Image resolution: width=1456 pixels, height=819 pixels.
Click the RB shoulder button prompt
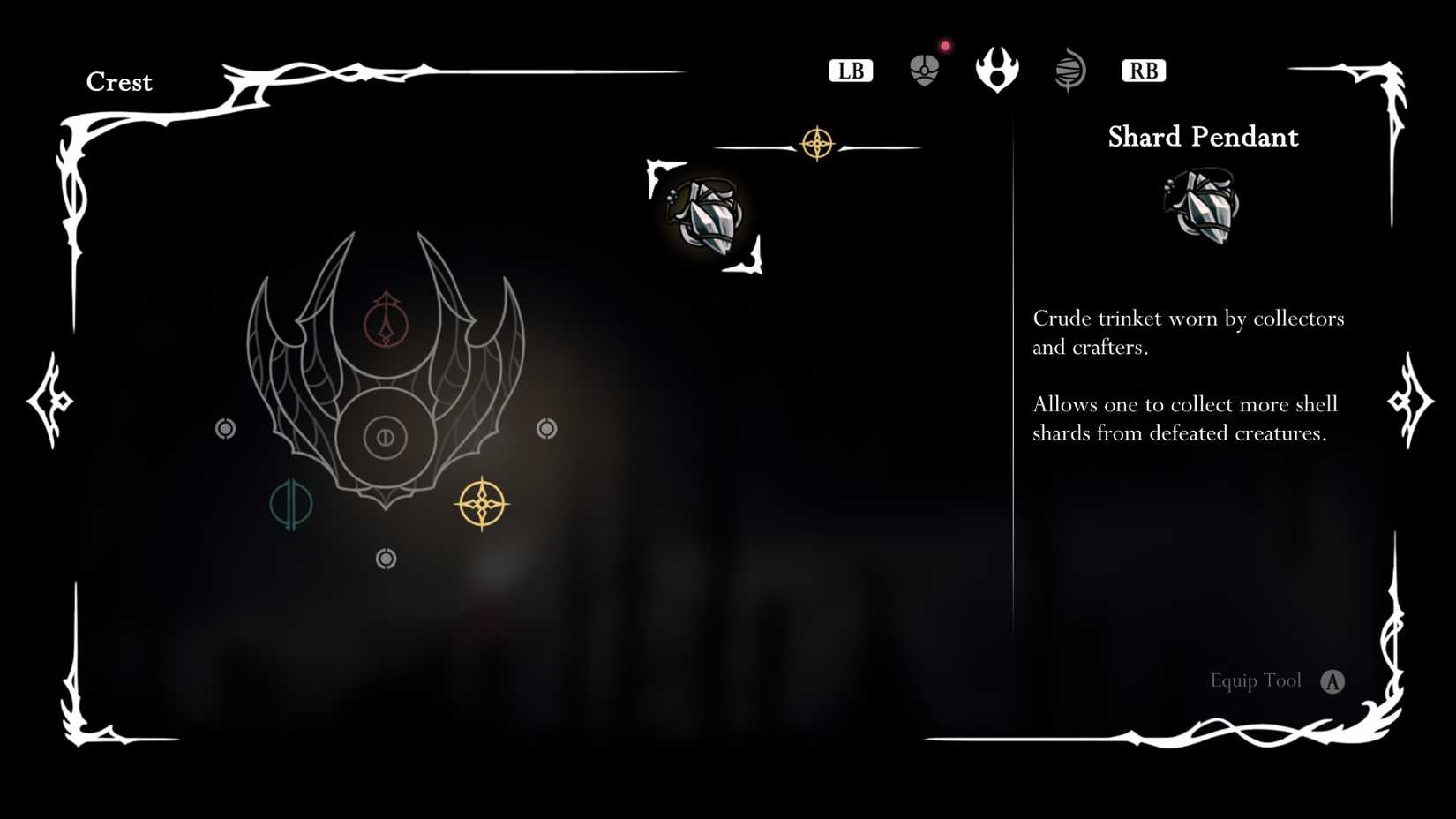(x=1143, y=70)
